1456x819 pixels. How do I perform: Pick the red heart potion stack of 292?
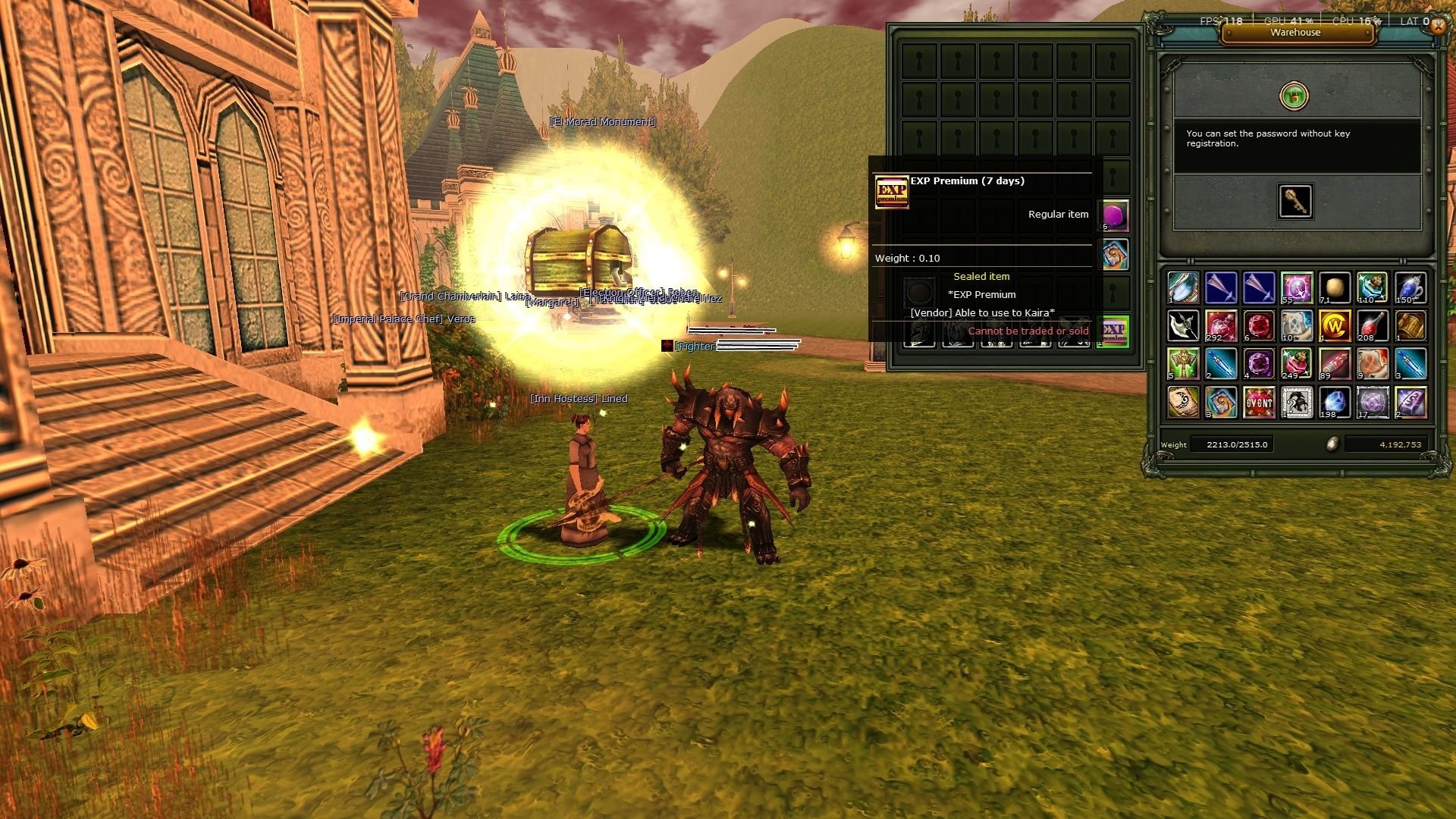pyautogui.click(x=1221, y=326)
